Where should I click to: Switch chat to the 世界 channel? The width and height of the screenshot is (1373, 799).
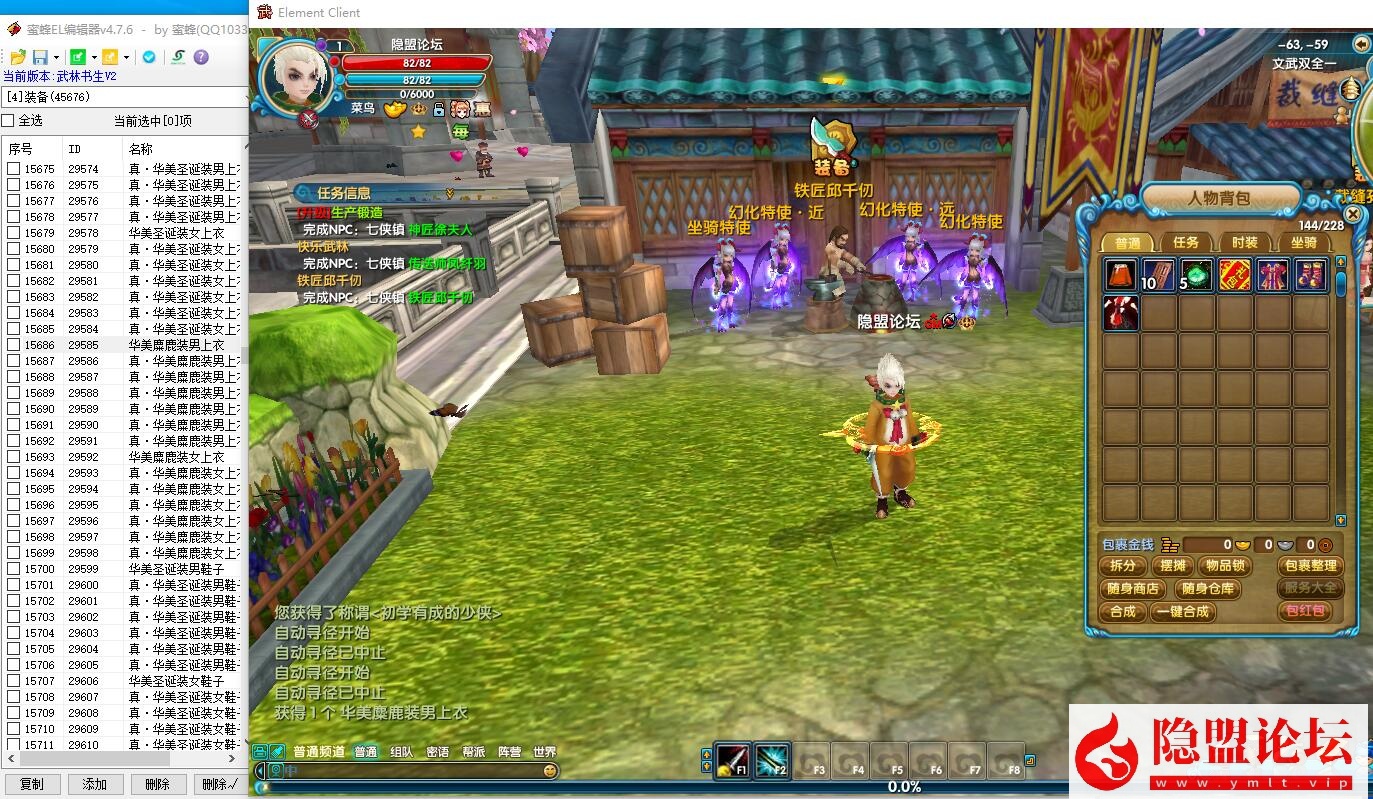tap(544, 752)
